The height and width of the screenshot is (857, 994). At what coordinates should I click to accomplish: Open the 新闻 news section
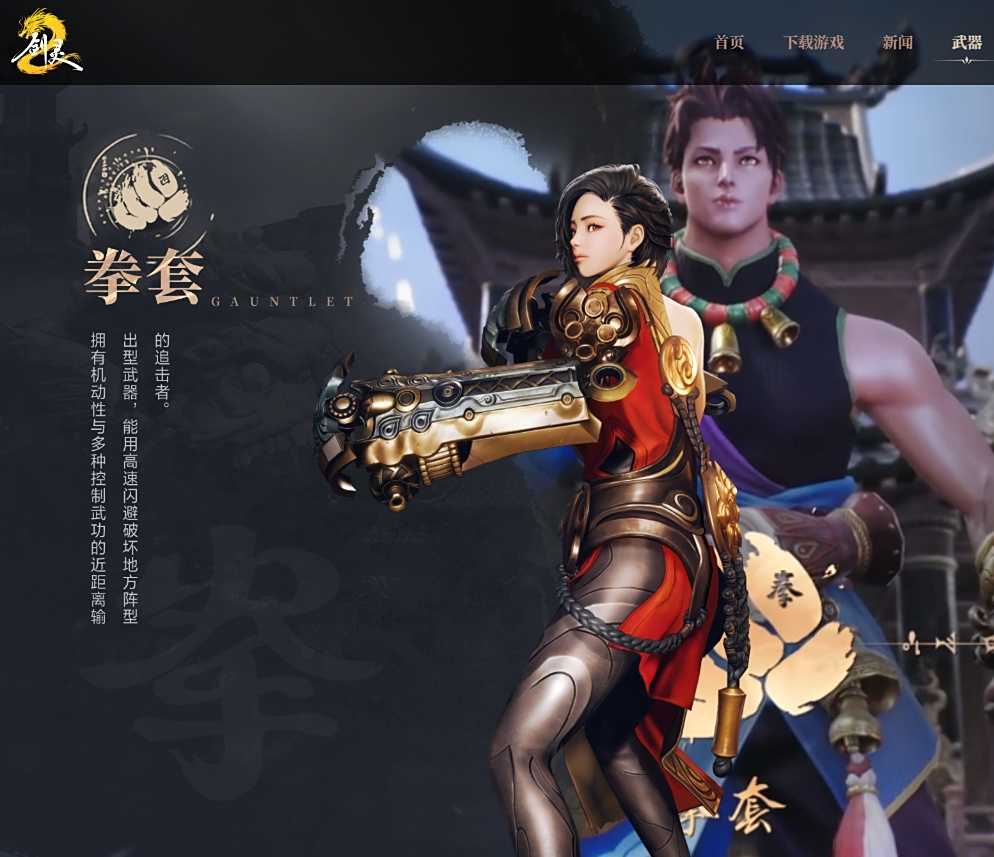point(897,43)
